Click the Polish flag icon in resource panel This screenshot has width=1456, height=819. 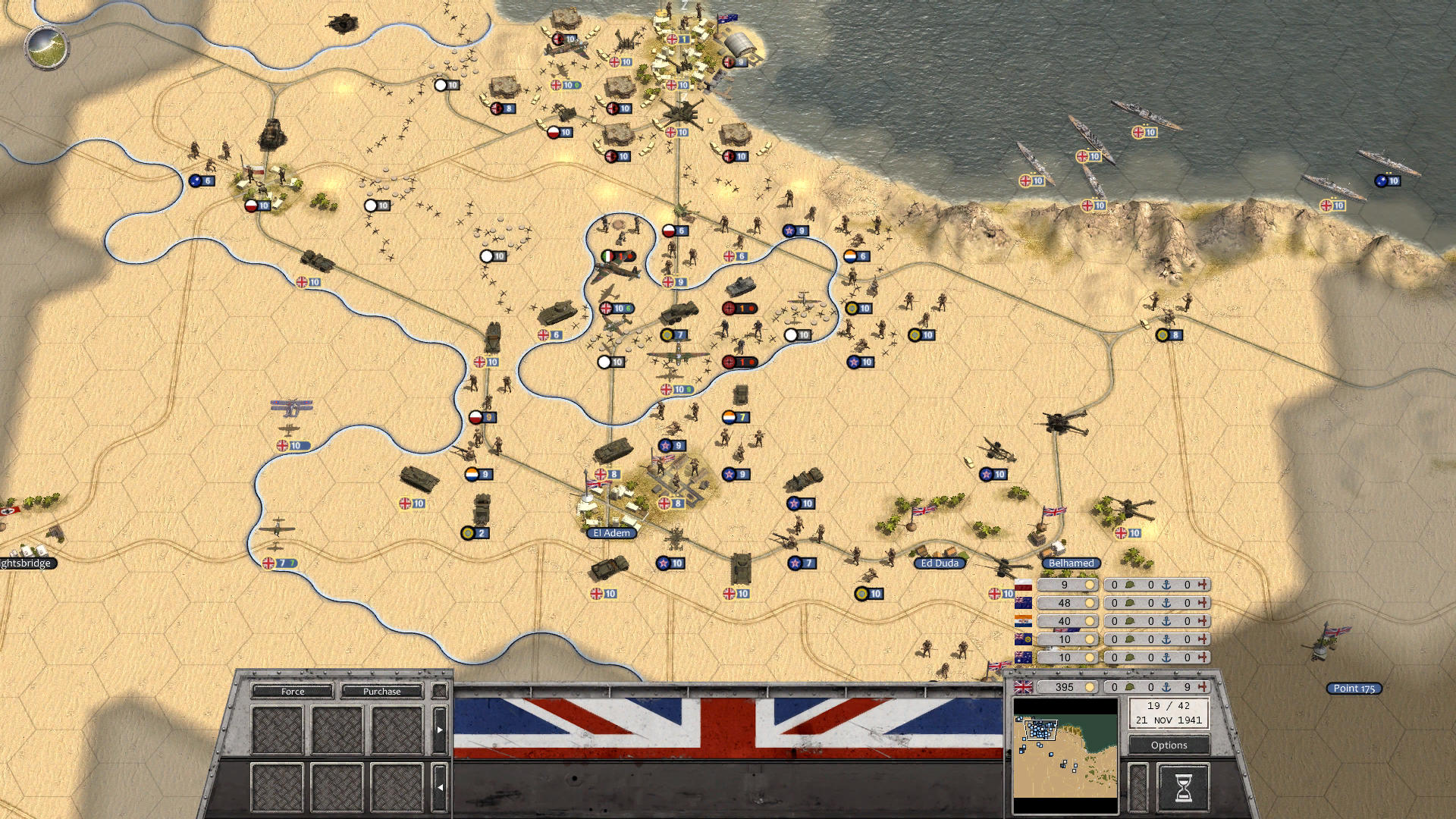coord(1023,585)
